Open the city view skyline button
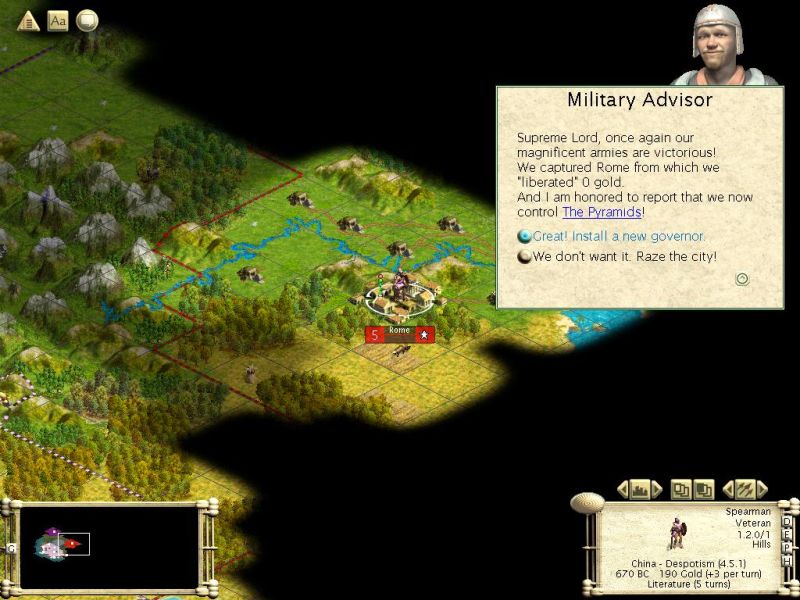 [639, 489]
